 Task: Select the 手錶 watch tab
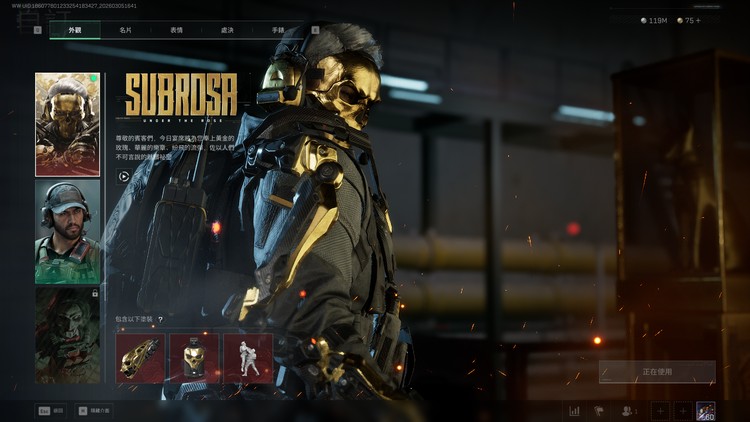click(x=278, y=31)
